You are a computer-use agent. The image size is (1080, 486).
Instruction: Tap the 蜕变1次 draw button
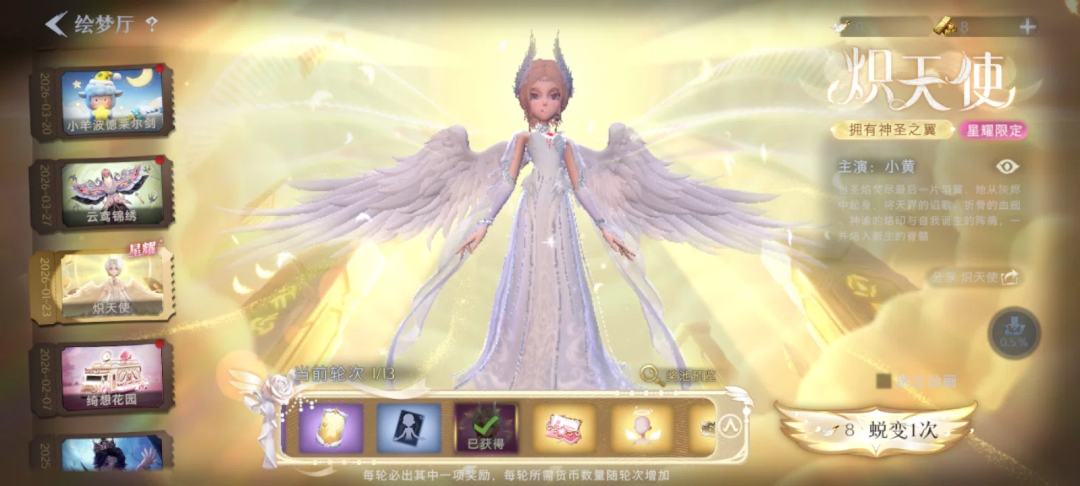click(x=876, y=430)
